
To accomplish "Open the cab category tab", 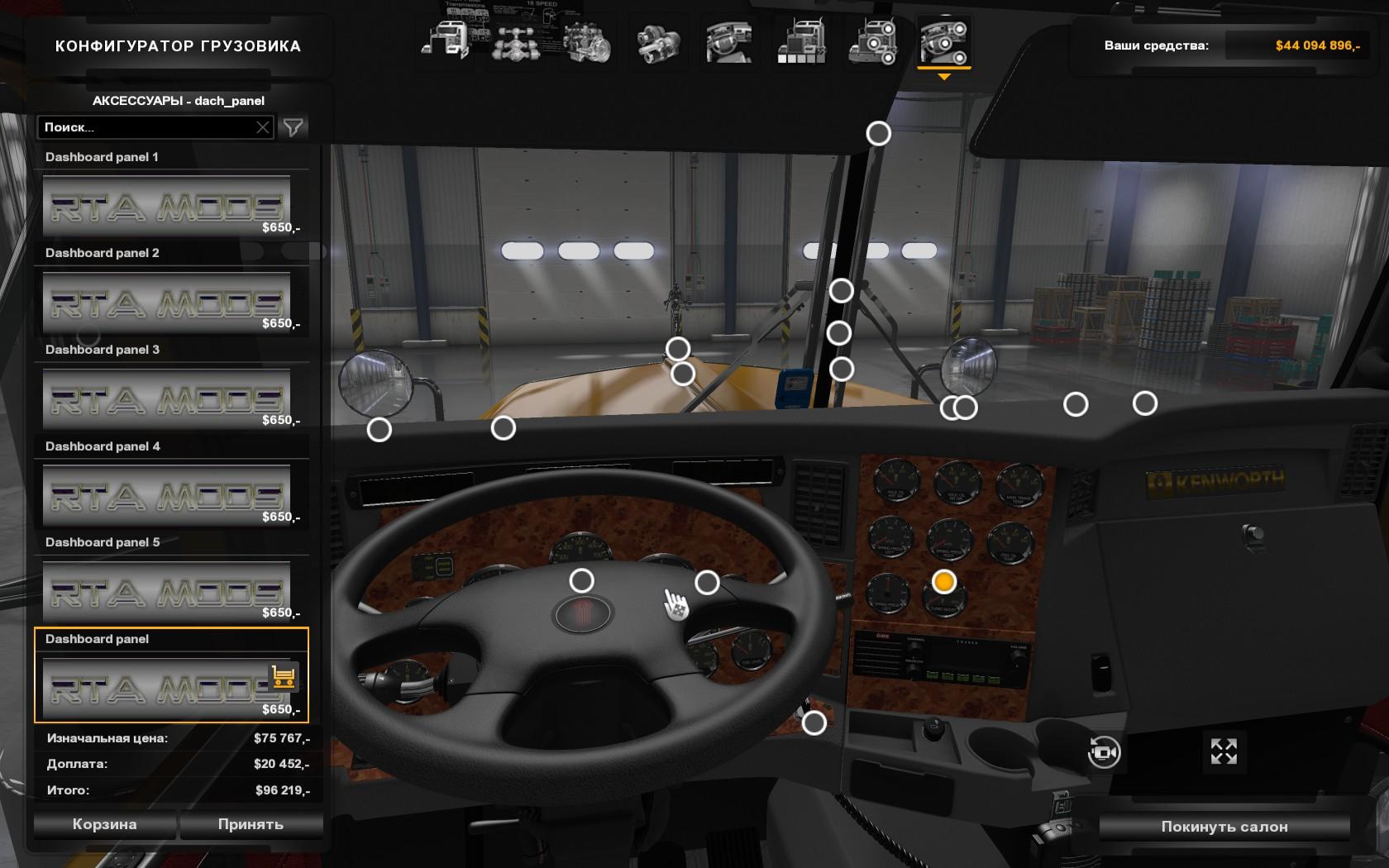I will point(446,41).
